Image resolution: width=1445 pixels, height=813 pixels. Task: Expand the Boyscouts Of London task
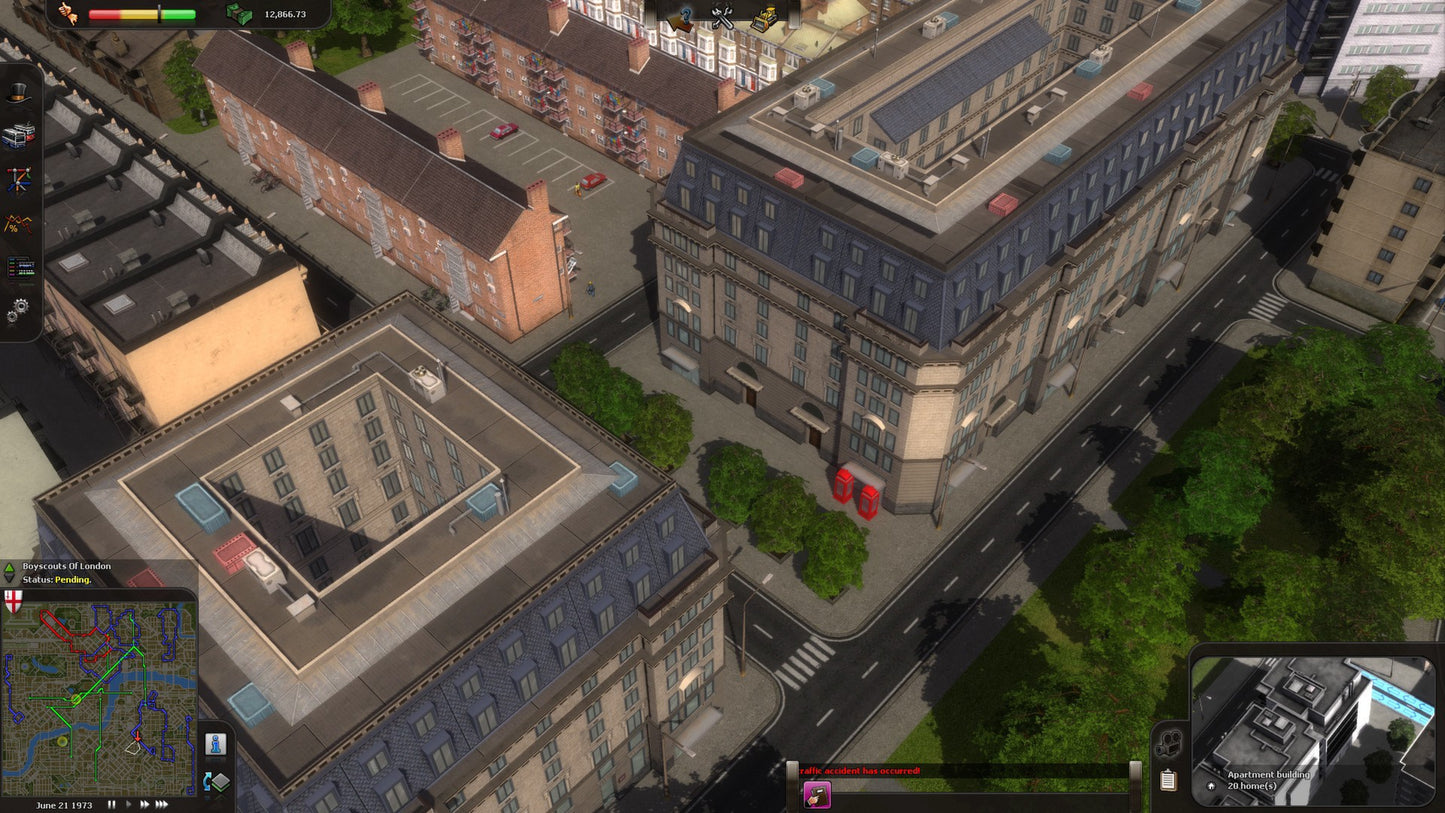(x=9, y=568)
